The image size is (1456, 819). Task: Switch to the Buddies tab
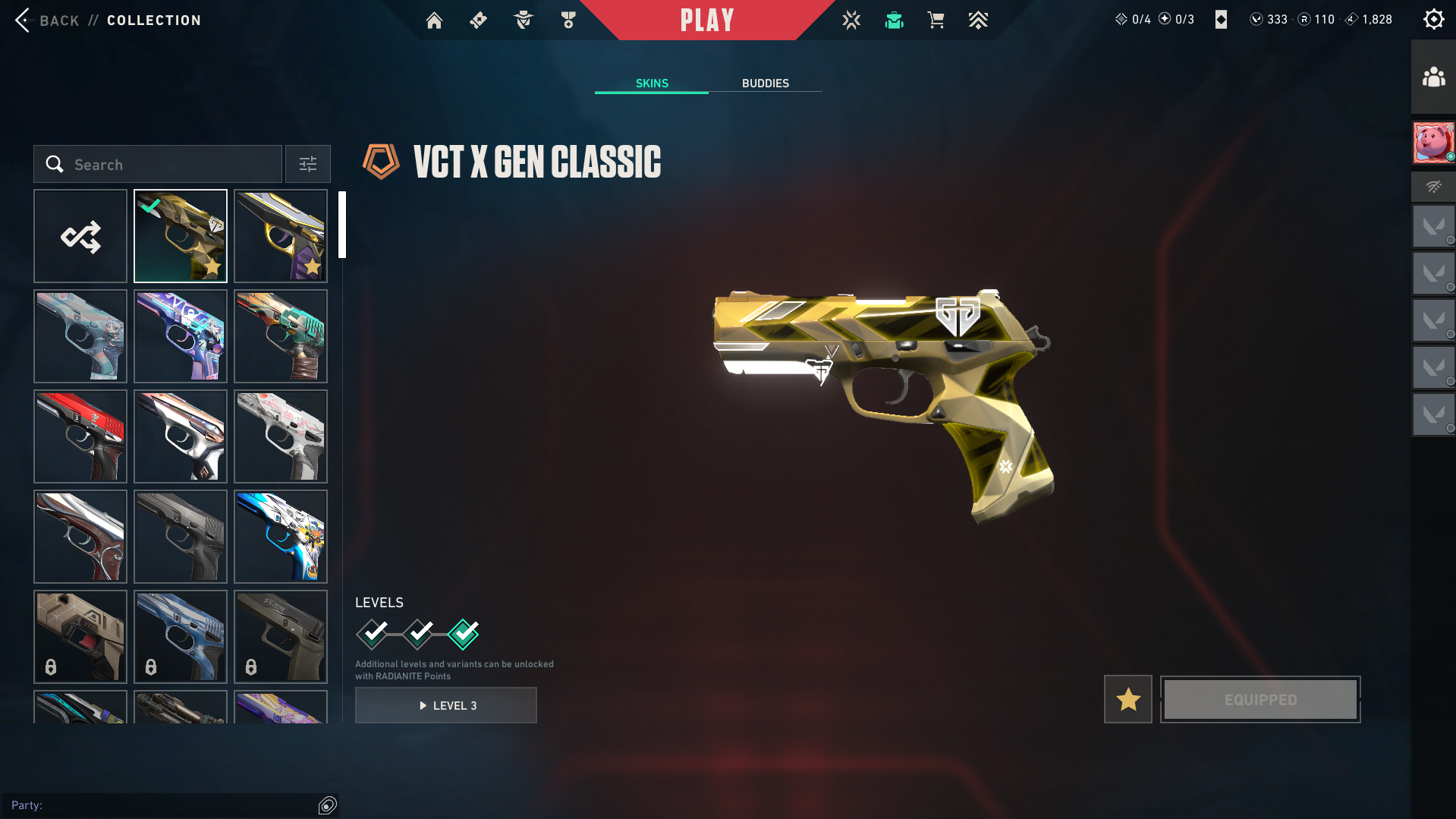click(765, 83)
